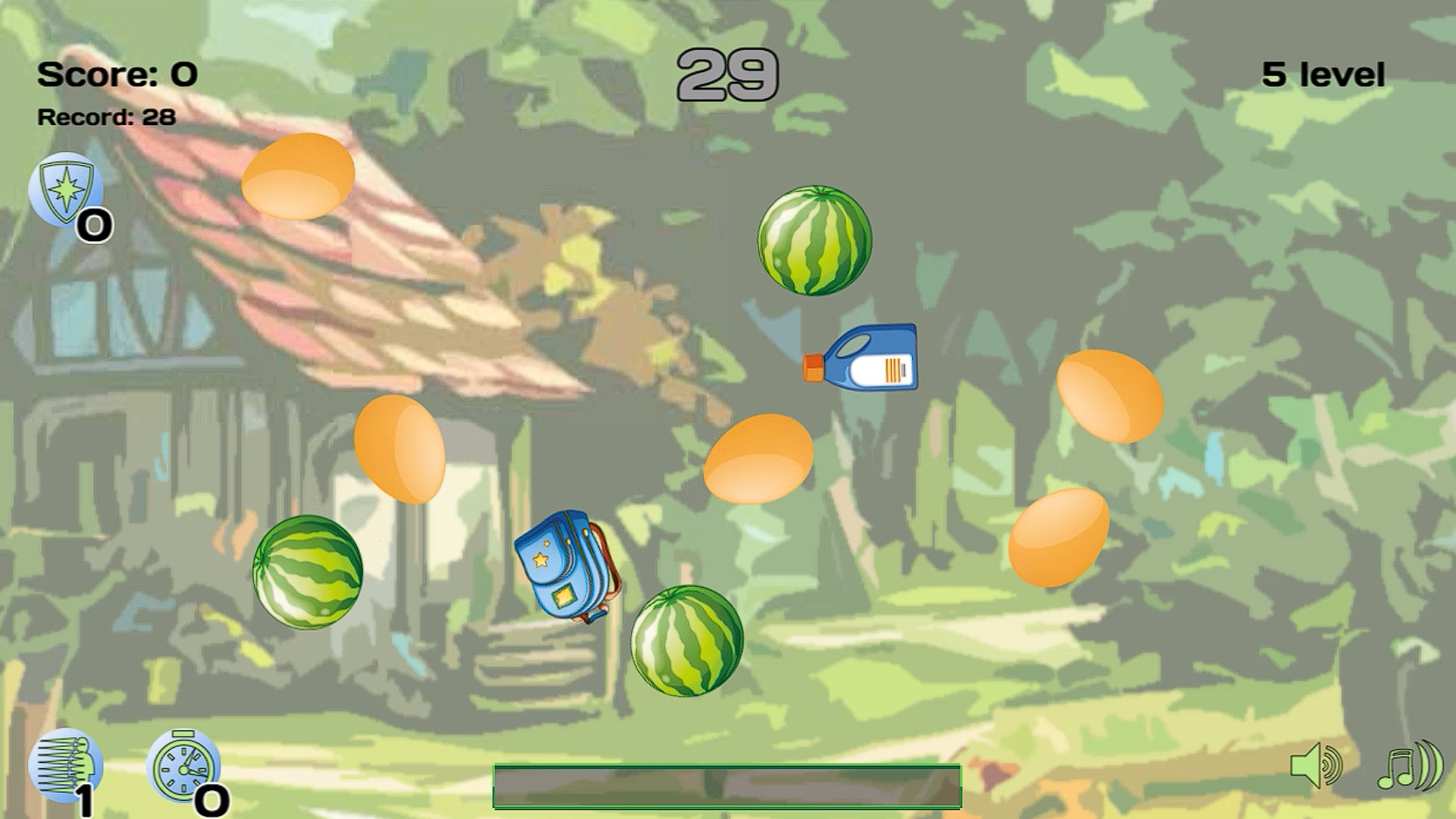Select the 5 level indicator
This screenshot has width=1456, height=819.
[x=1323, y=74]
